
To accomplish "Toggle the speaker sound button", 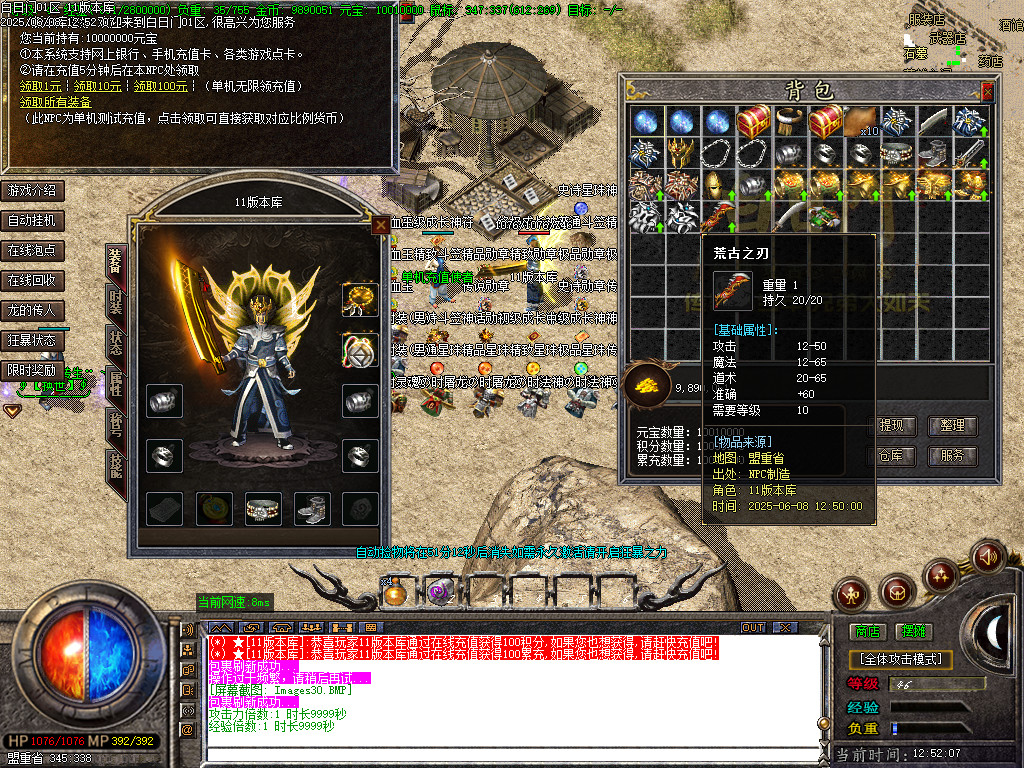I will coord(987,556).
